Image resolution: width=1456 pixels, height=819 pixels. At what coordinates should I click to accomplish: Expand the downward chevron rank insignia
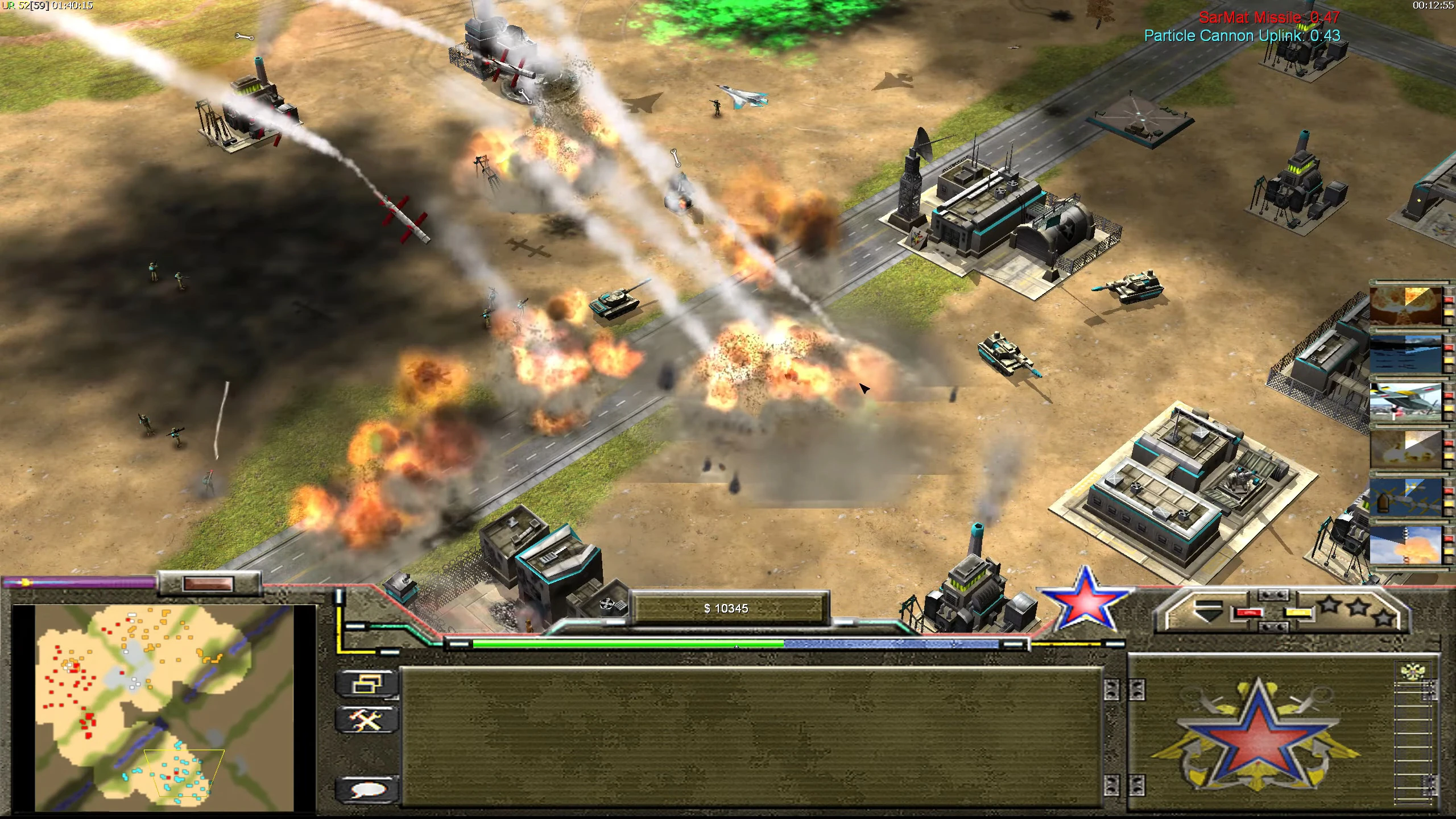(1209, 612)
